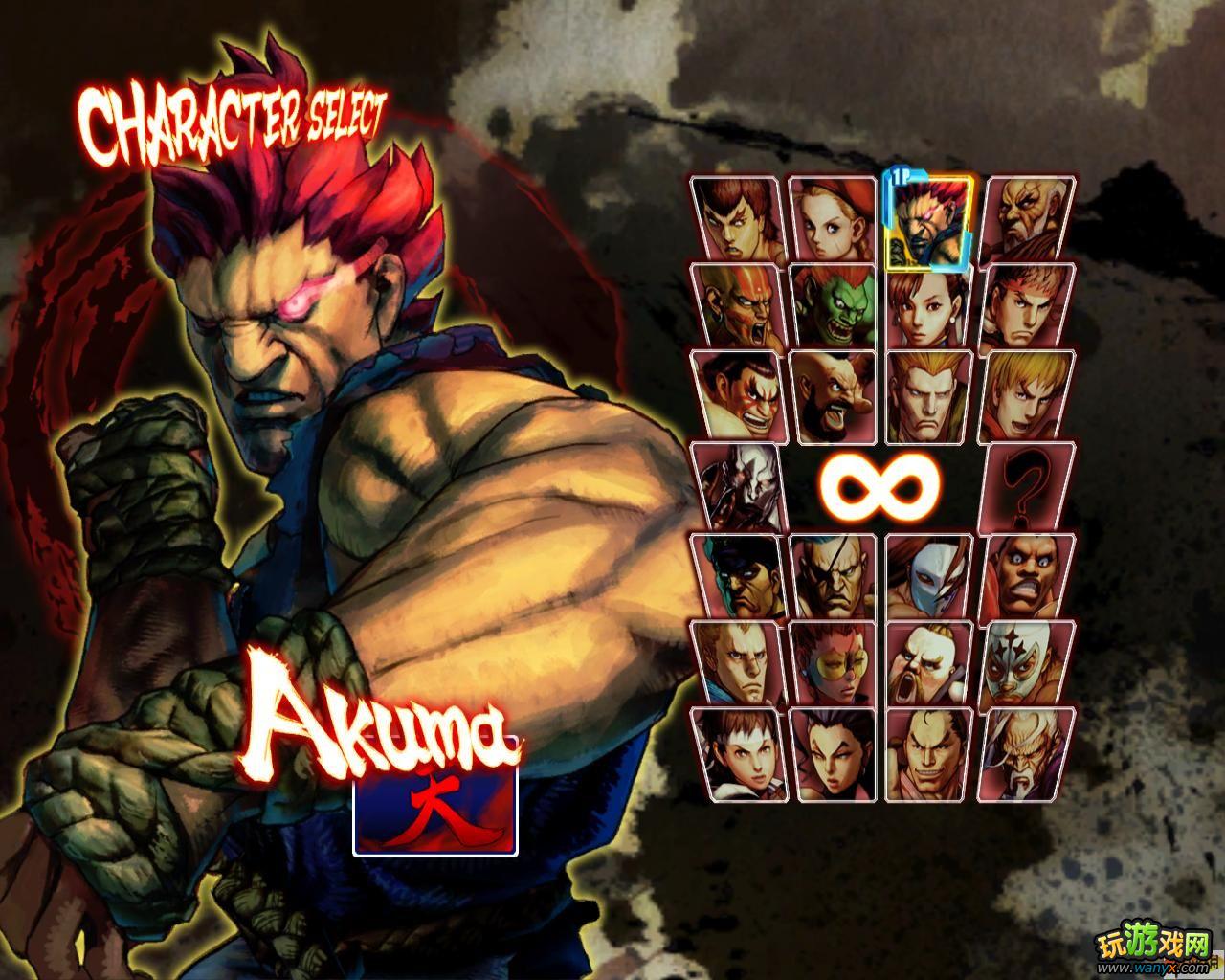The width and height of the screenshot is (1225, 980).
Task: Select El Fuerte's luchador mask tile
Action: click(x=1027, y=662)
